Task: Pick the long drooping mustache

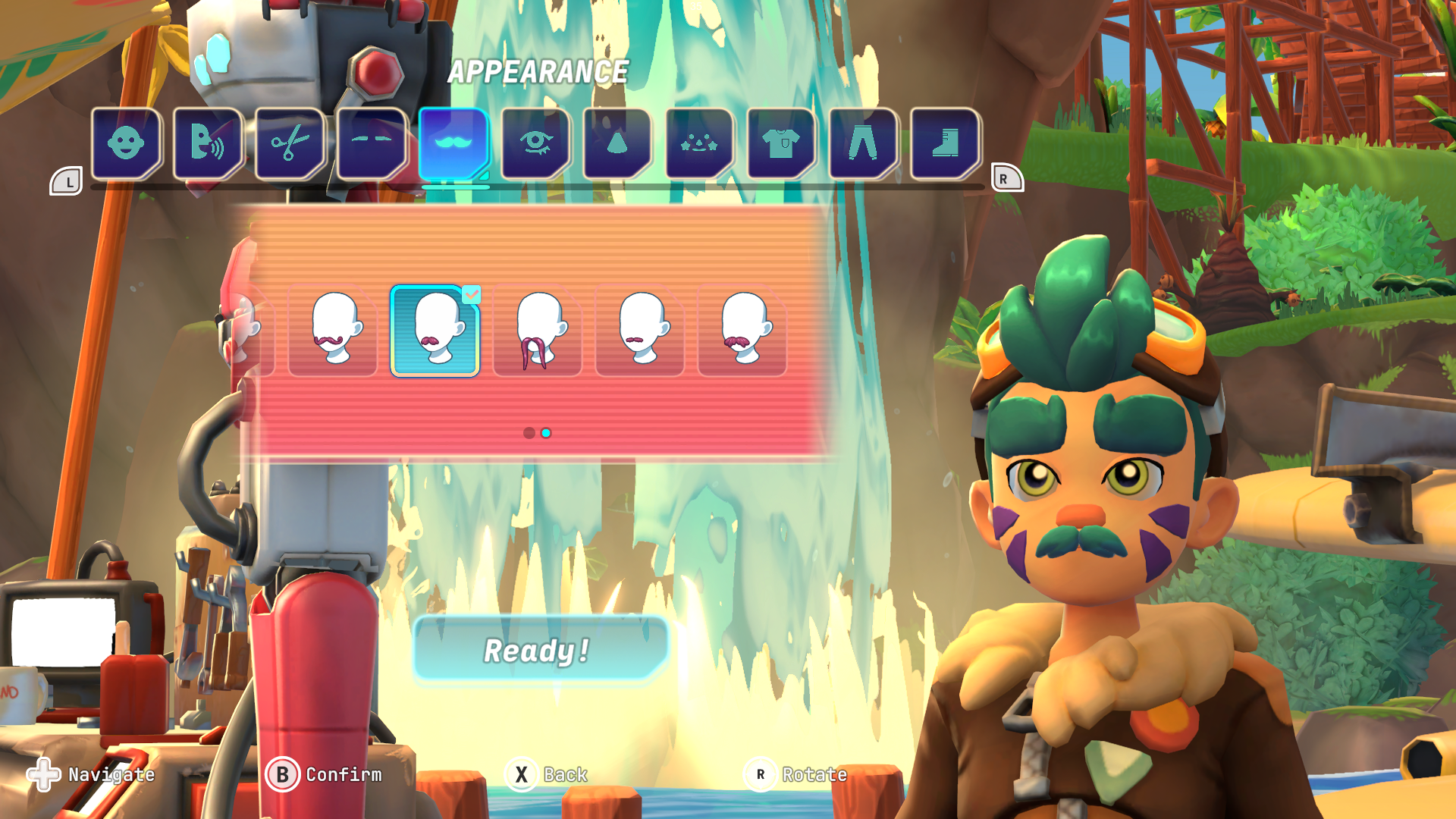Action: (x=538, y=331)
